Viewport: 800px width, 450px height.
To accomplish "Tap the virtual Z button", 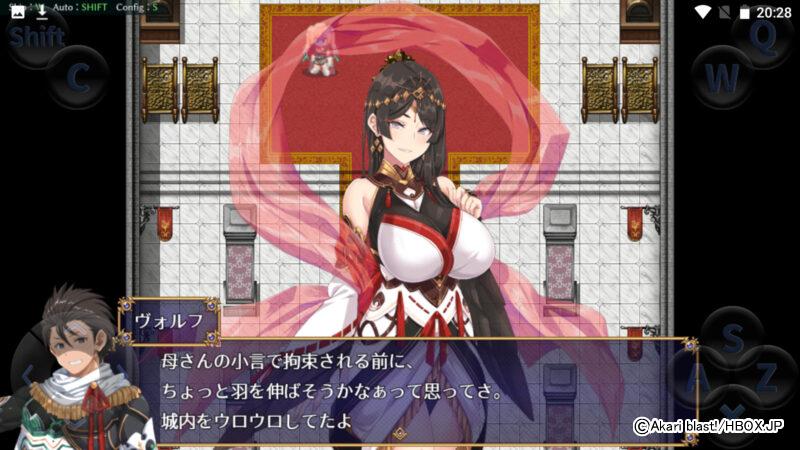I will click(x=765, y=378).
